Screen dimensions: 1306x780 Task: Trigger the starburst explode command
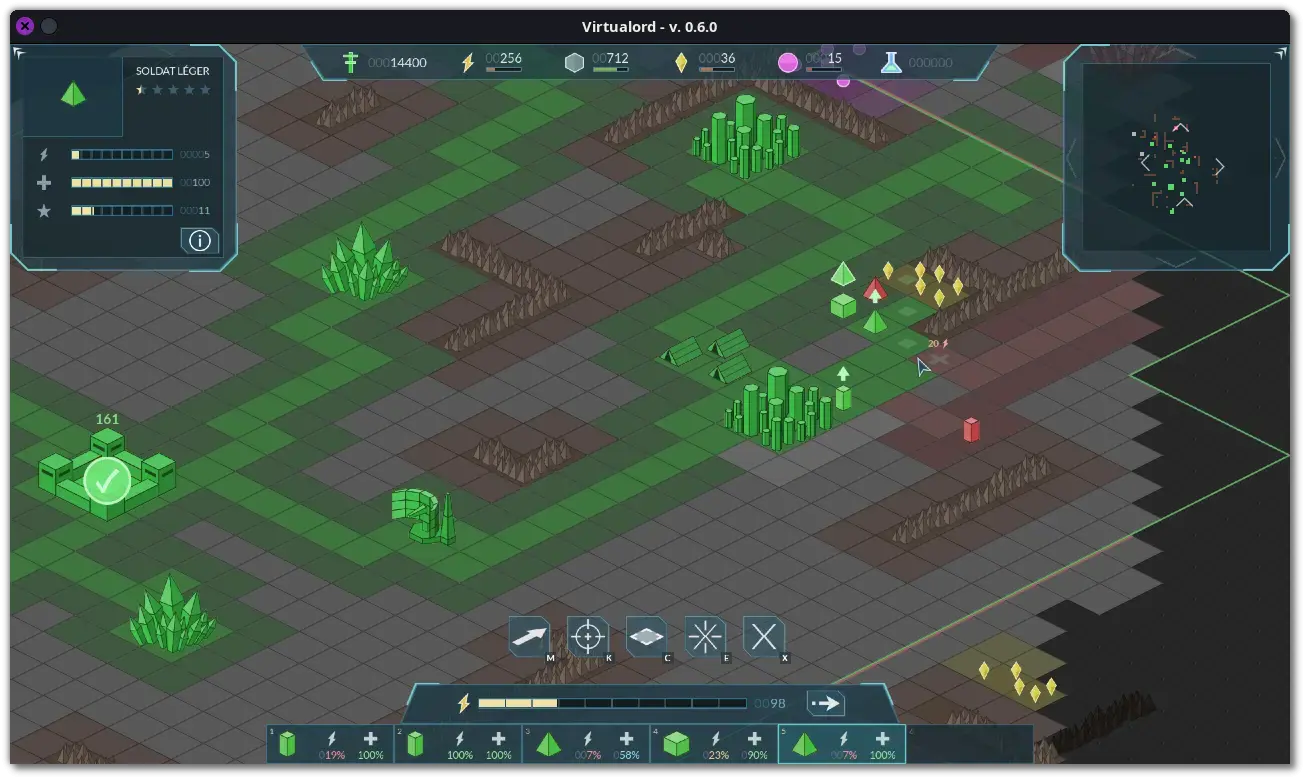coord(705,636)
